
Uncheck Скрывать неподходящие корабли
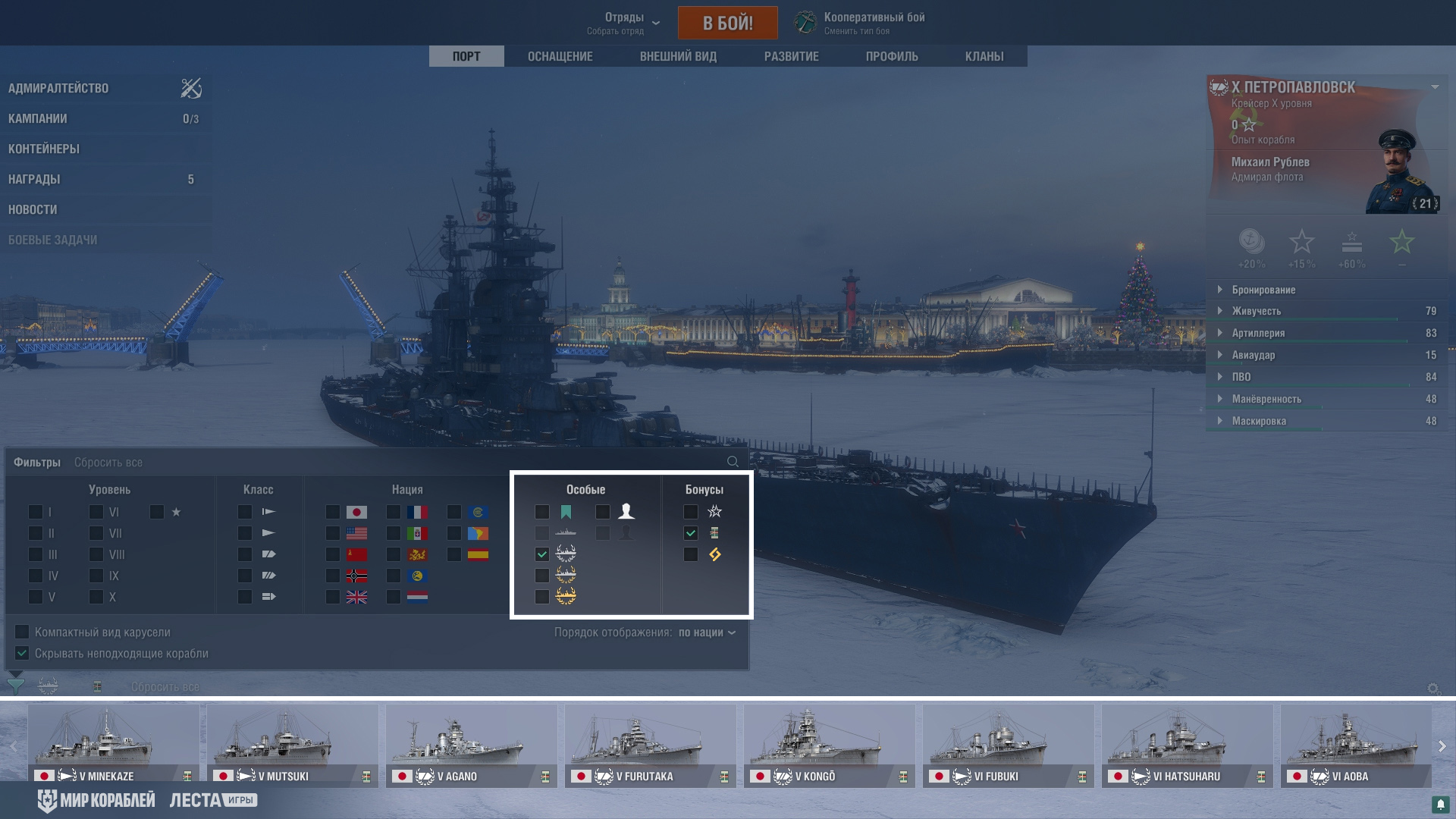[22, 653]
